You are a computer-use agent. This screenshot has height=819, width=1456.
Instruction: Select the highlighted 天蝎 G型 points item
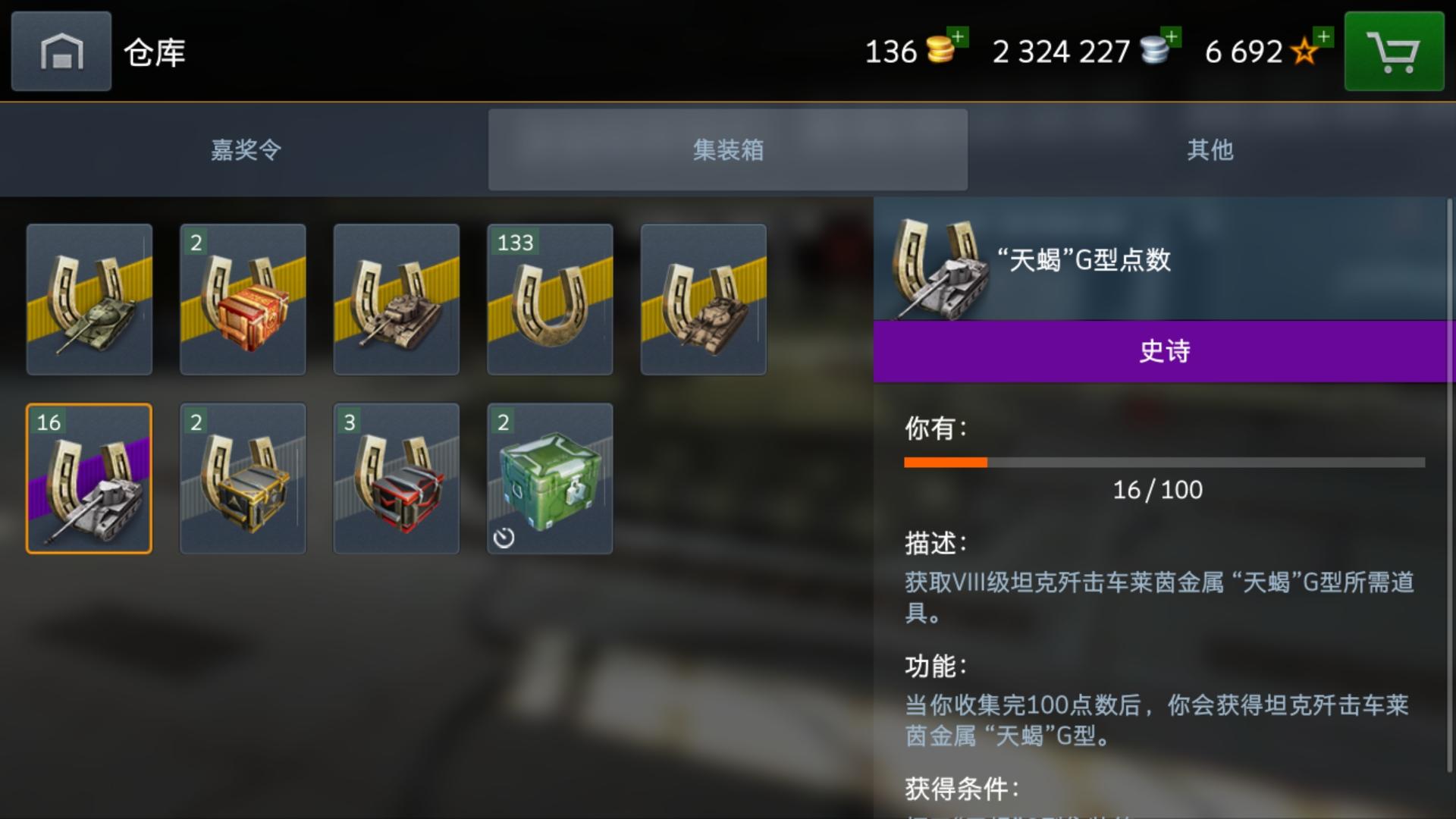(88, 478)
